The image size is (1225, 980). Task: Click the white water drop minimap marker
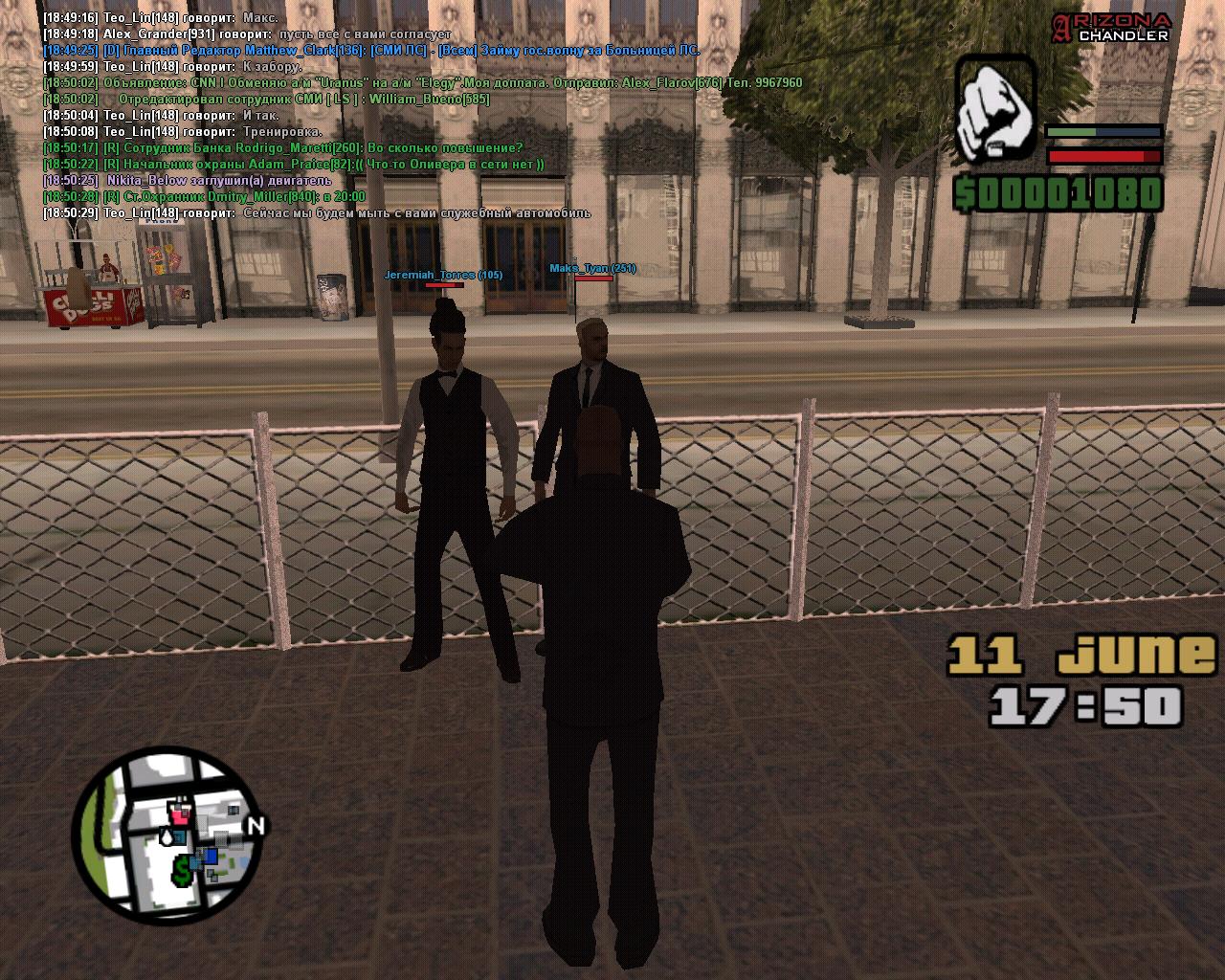pyautogui.click(x=167, y=836)
